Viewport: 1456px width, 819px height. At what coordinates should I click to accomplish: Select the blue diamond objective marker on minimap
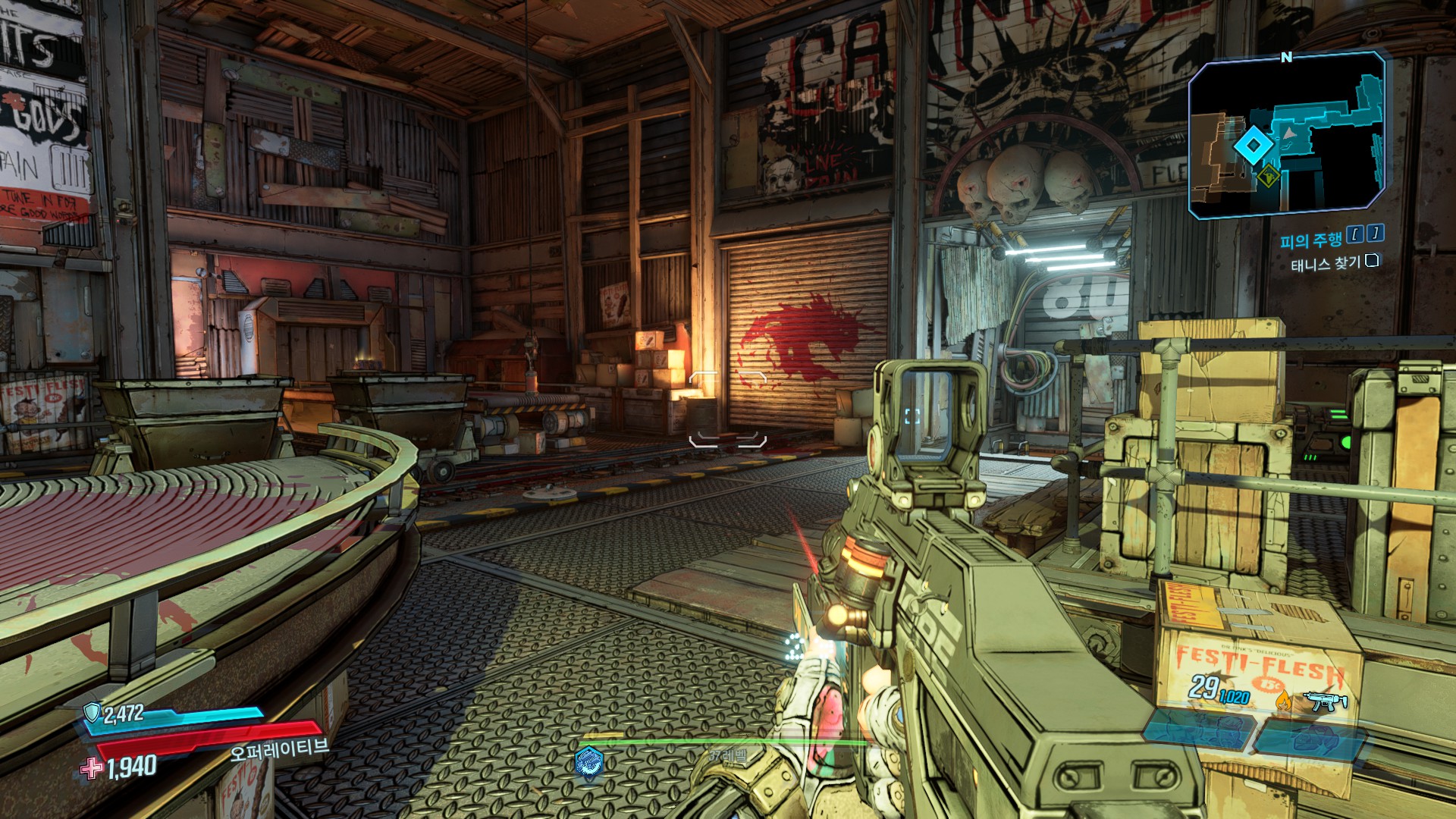1253,145
